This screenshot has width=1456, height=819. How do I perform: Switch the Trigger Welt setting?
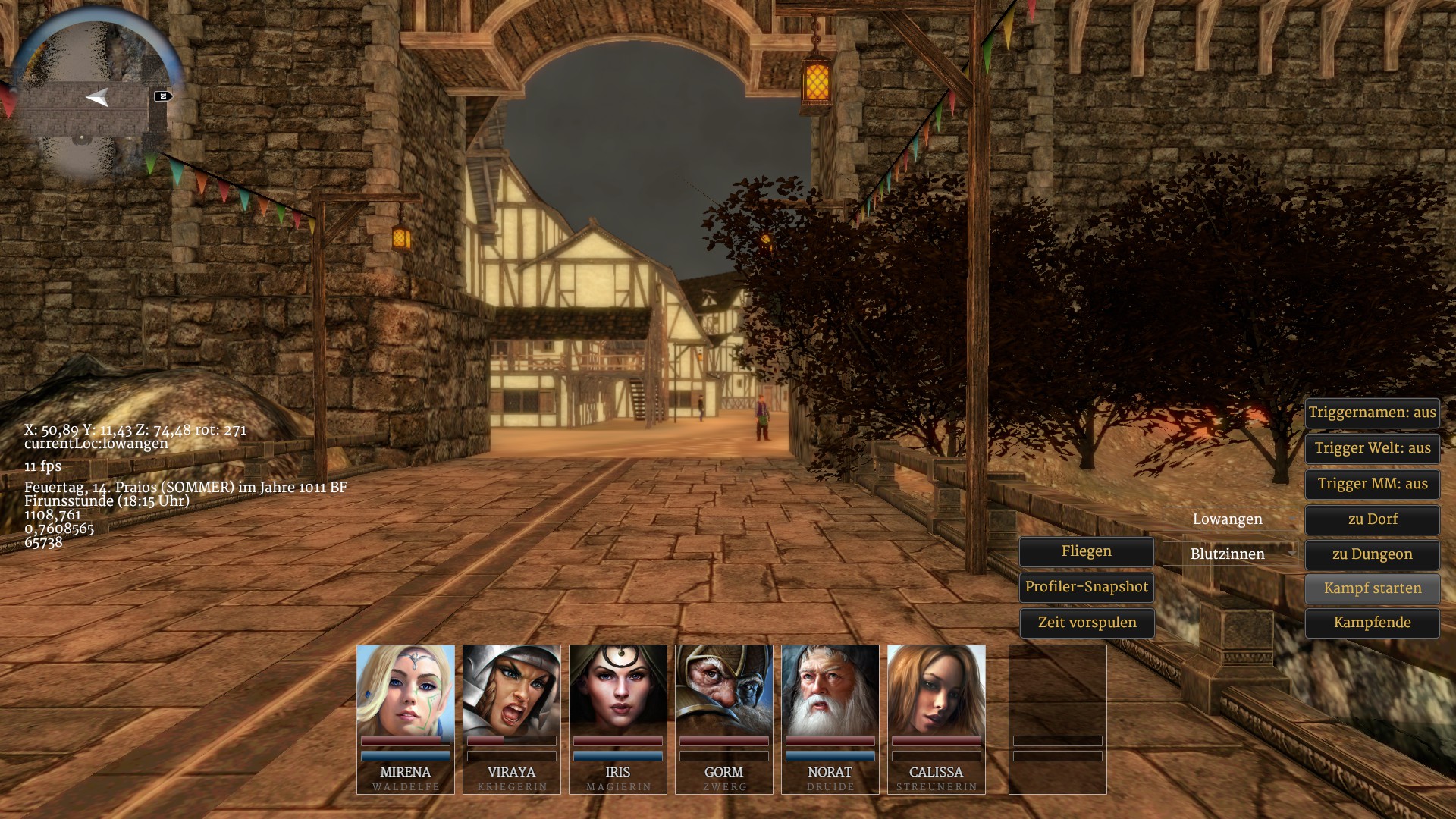click(1372, 448)
